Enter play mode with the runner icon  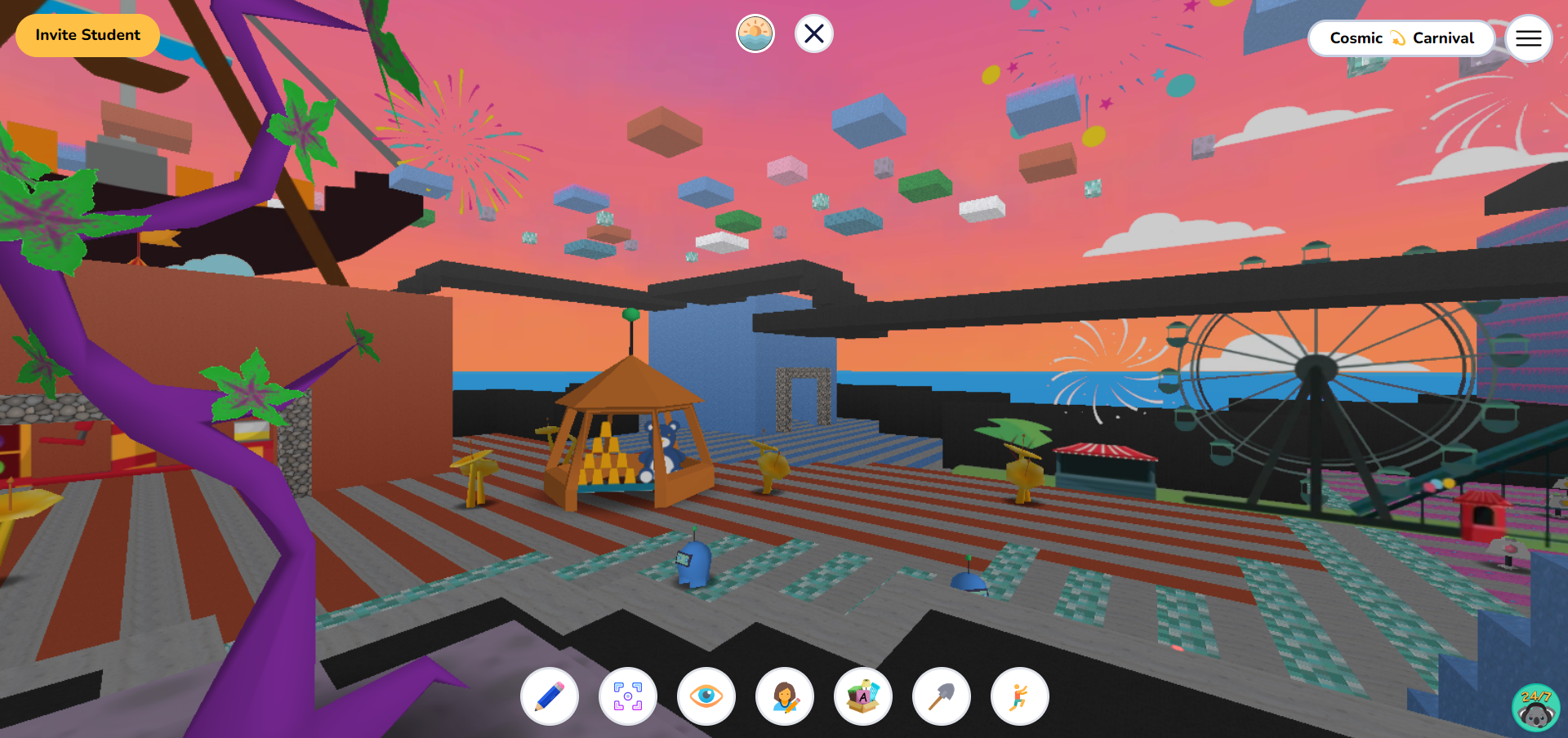click(1019, 696)
